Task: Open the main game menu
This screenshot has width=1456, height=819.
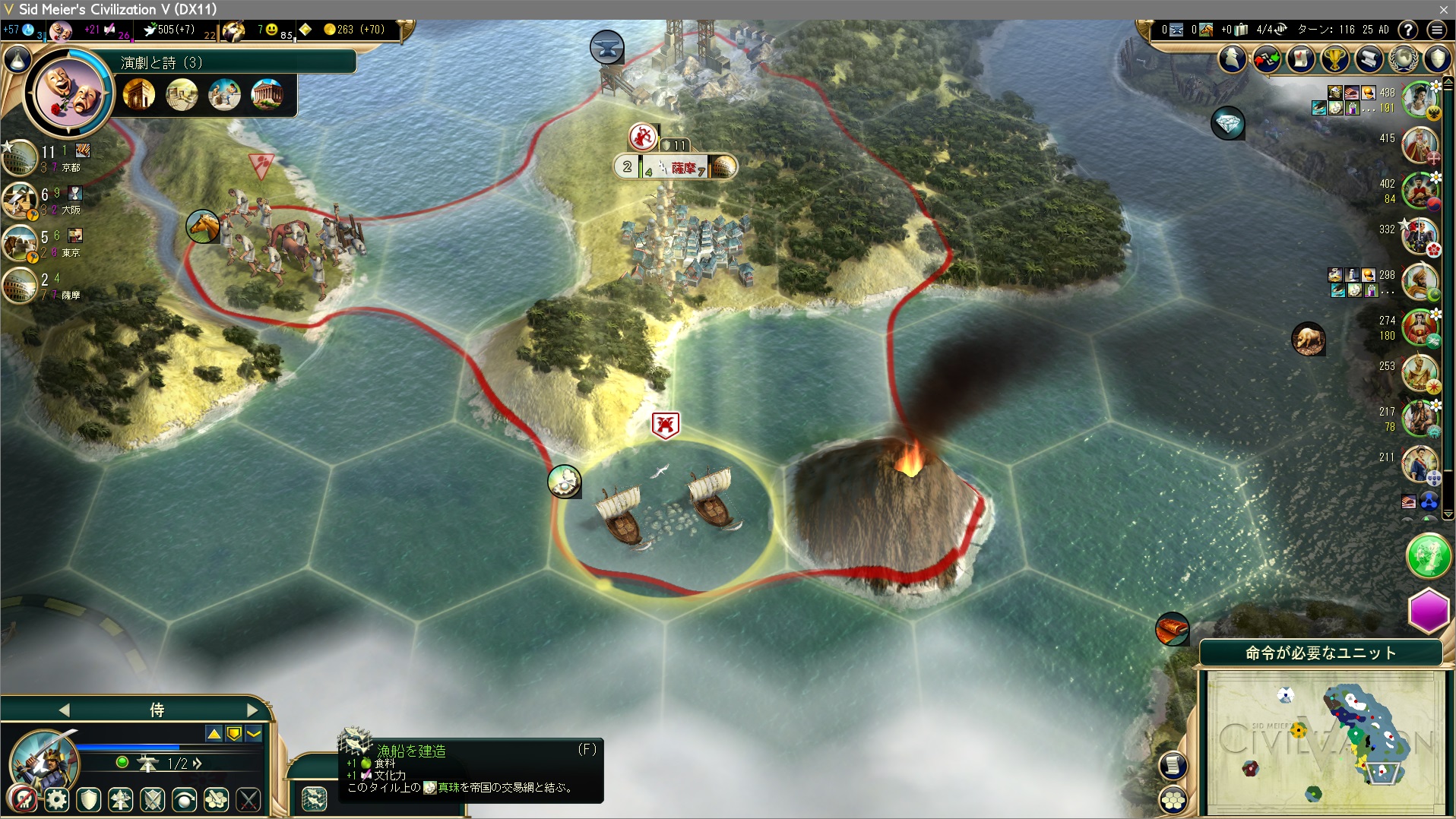Action: point(1436,30)
